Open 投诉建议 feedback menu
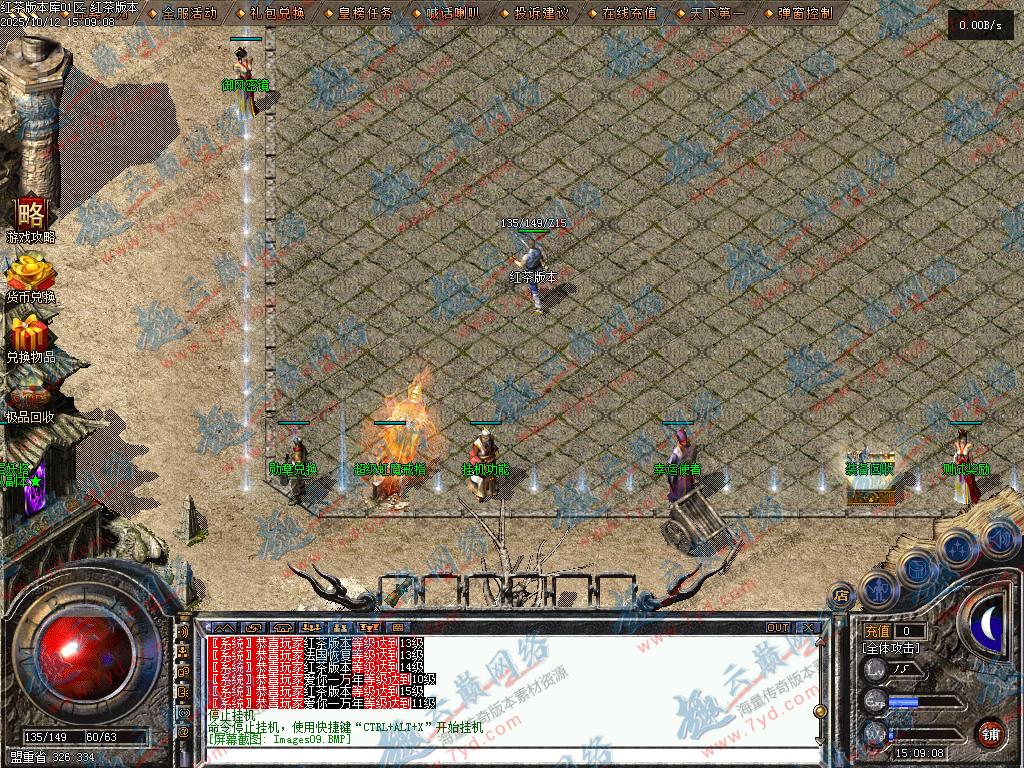 pyautogui.click(x=541, y=13)
